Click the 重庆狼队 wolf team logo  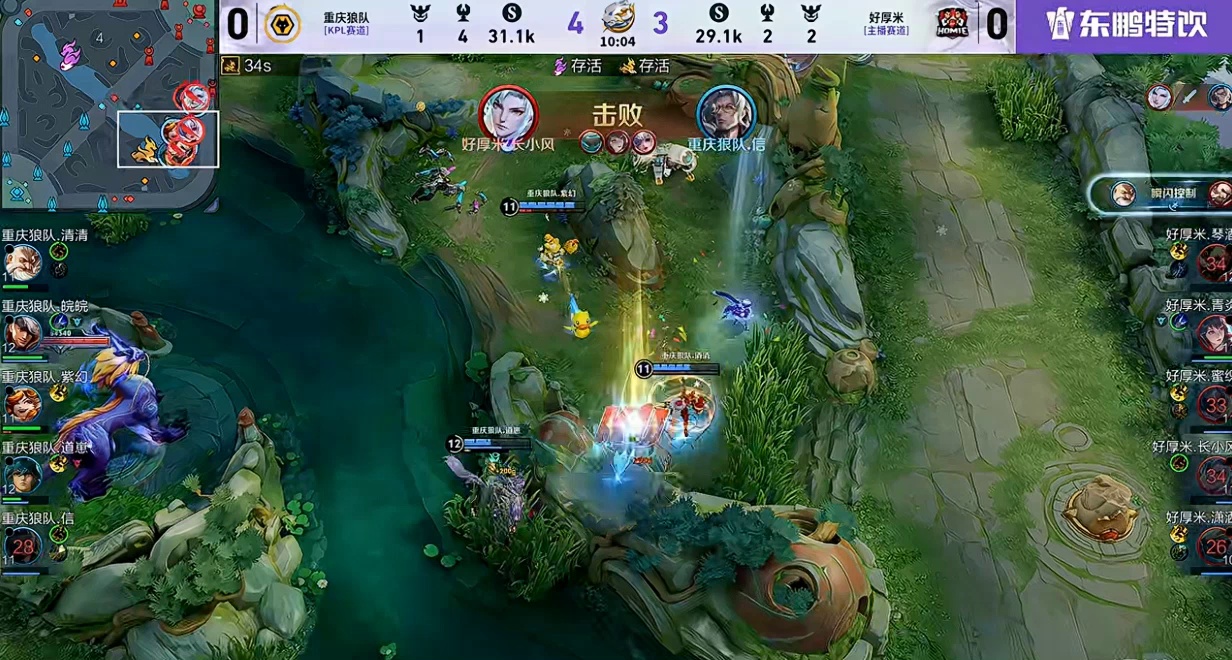coord(282,24)
